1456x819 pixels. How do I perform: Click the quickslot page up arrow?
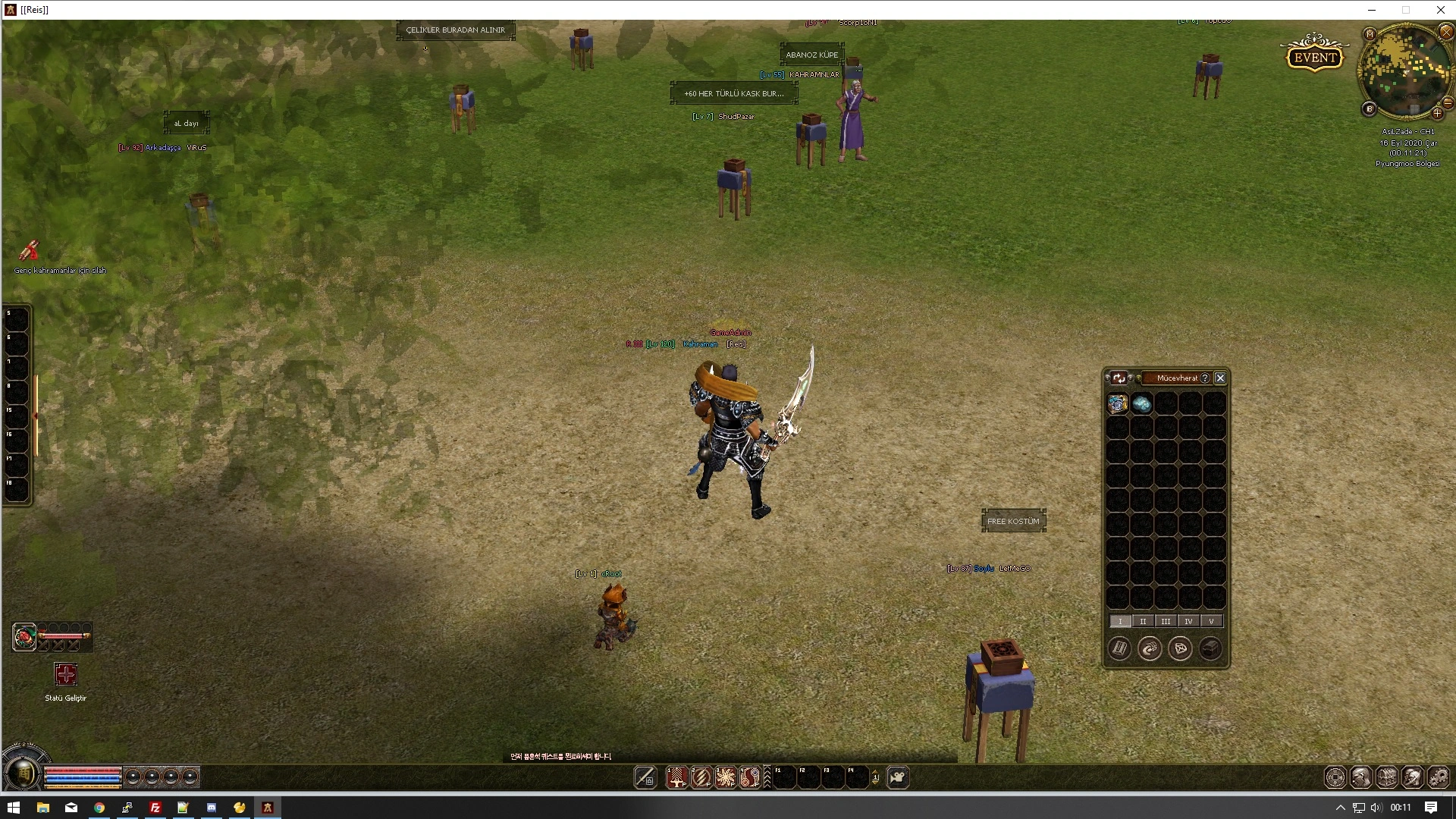point(876,771)
